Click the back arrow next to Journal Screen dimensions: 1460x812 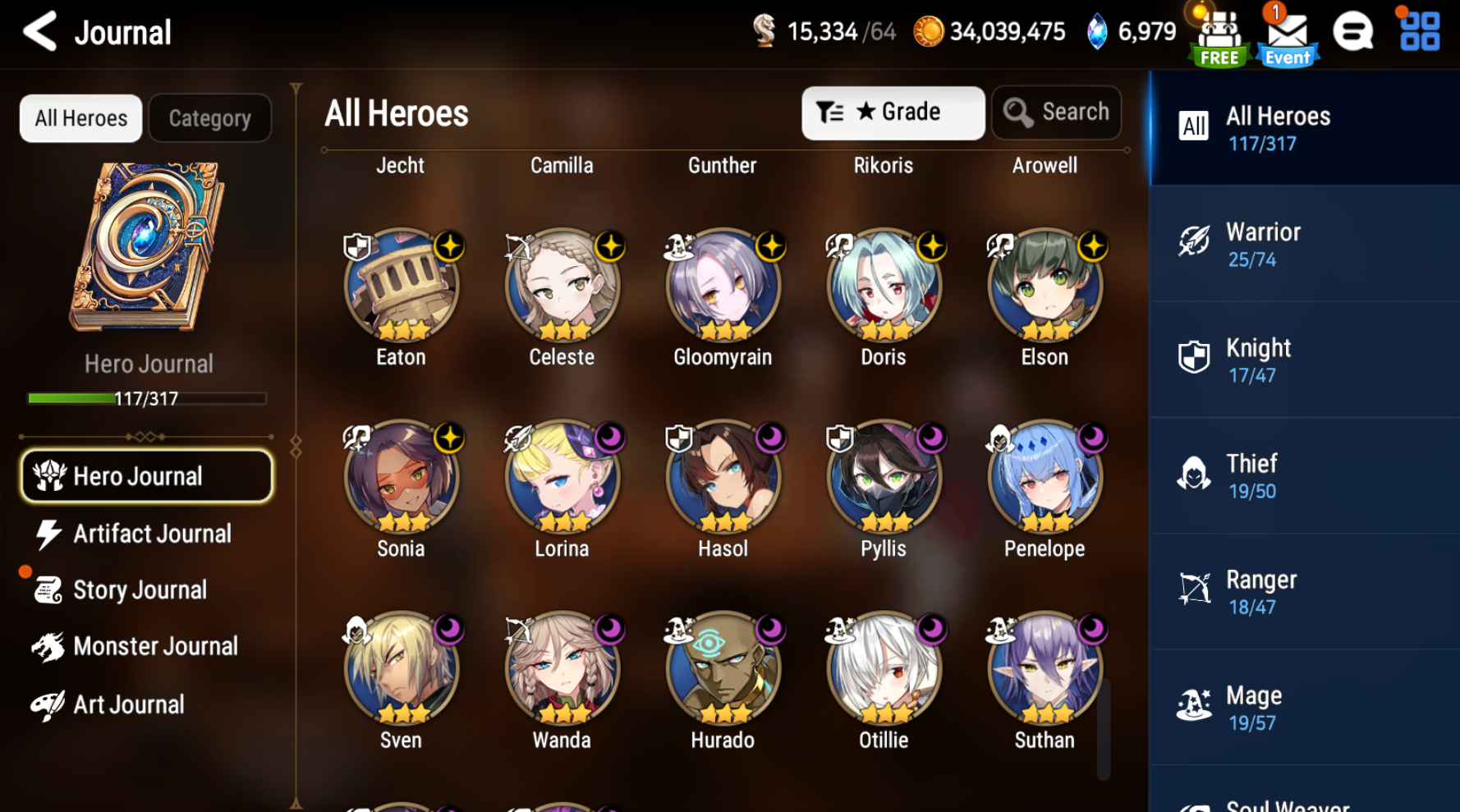coord(40,31)
